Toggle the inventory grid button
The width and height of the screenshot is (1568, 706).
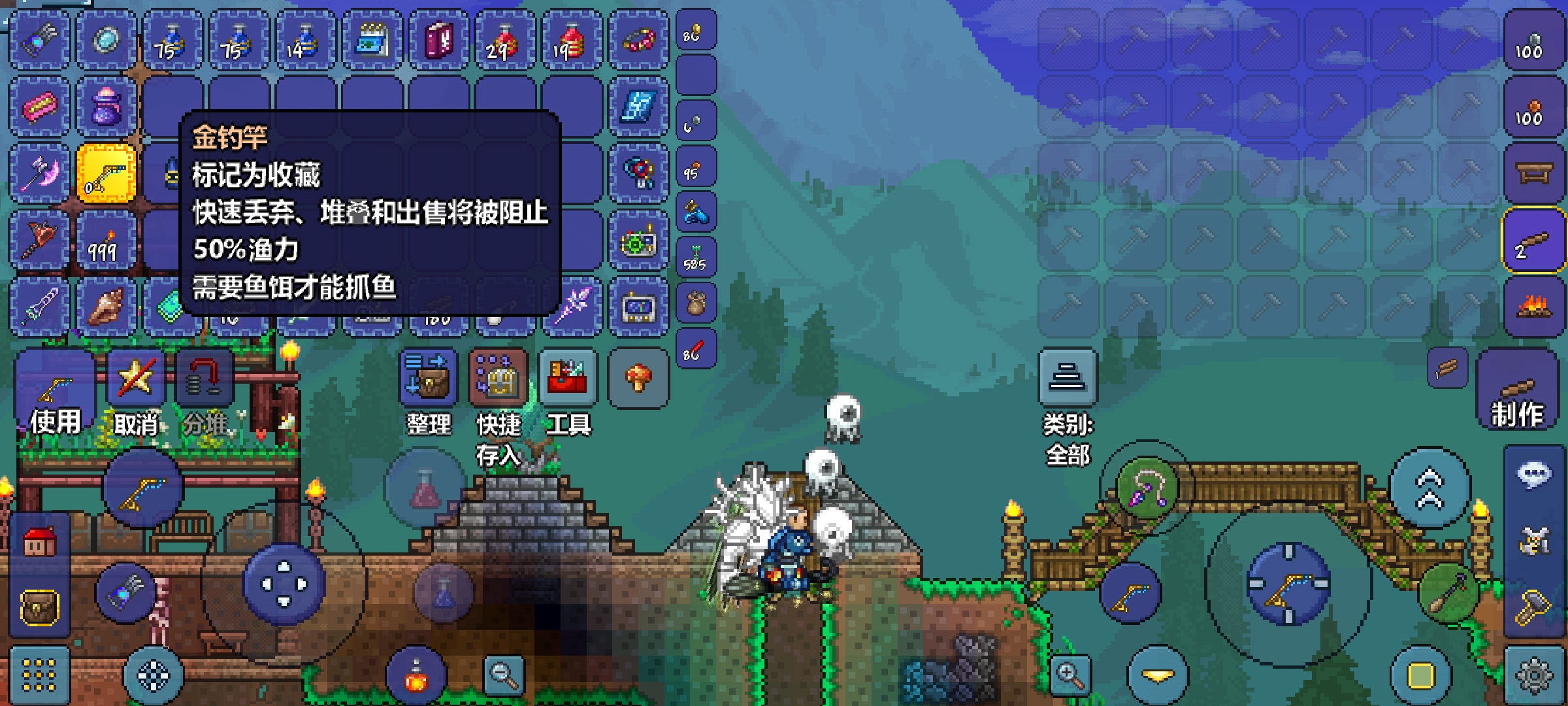click(39, 675)
